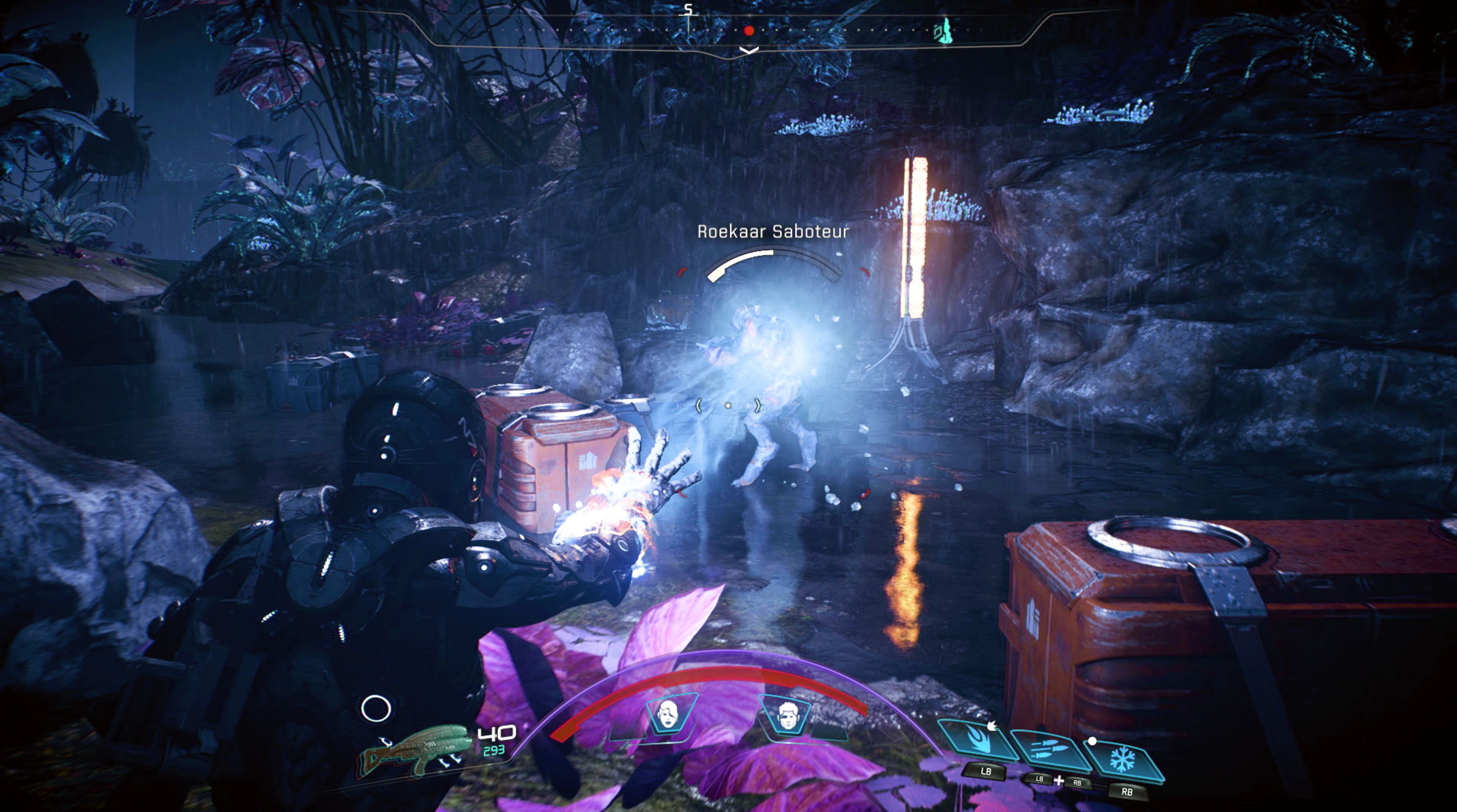
Task: Click the red enemy marker on compass
Action: coord(749,30)
